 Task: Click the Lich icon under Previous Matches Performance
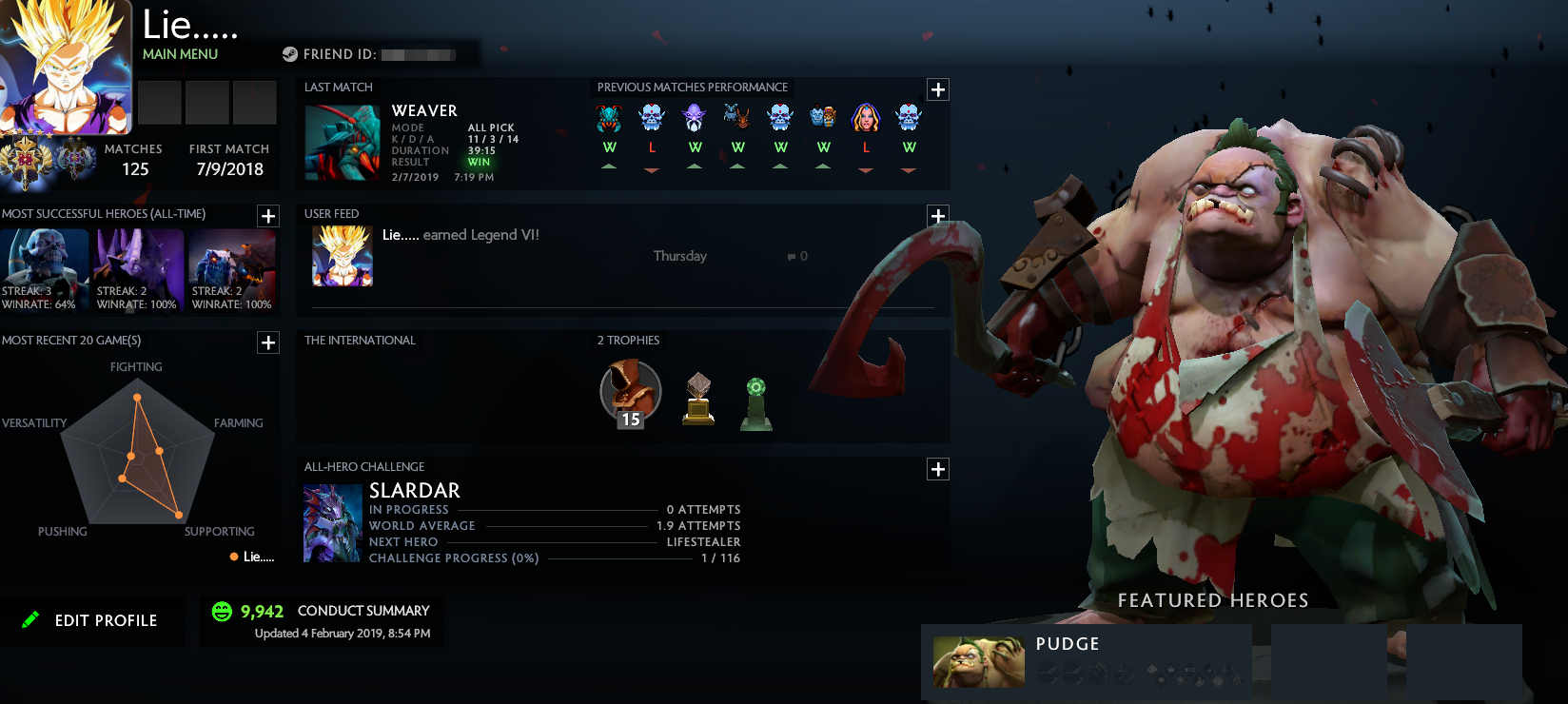[652, 116]
